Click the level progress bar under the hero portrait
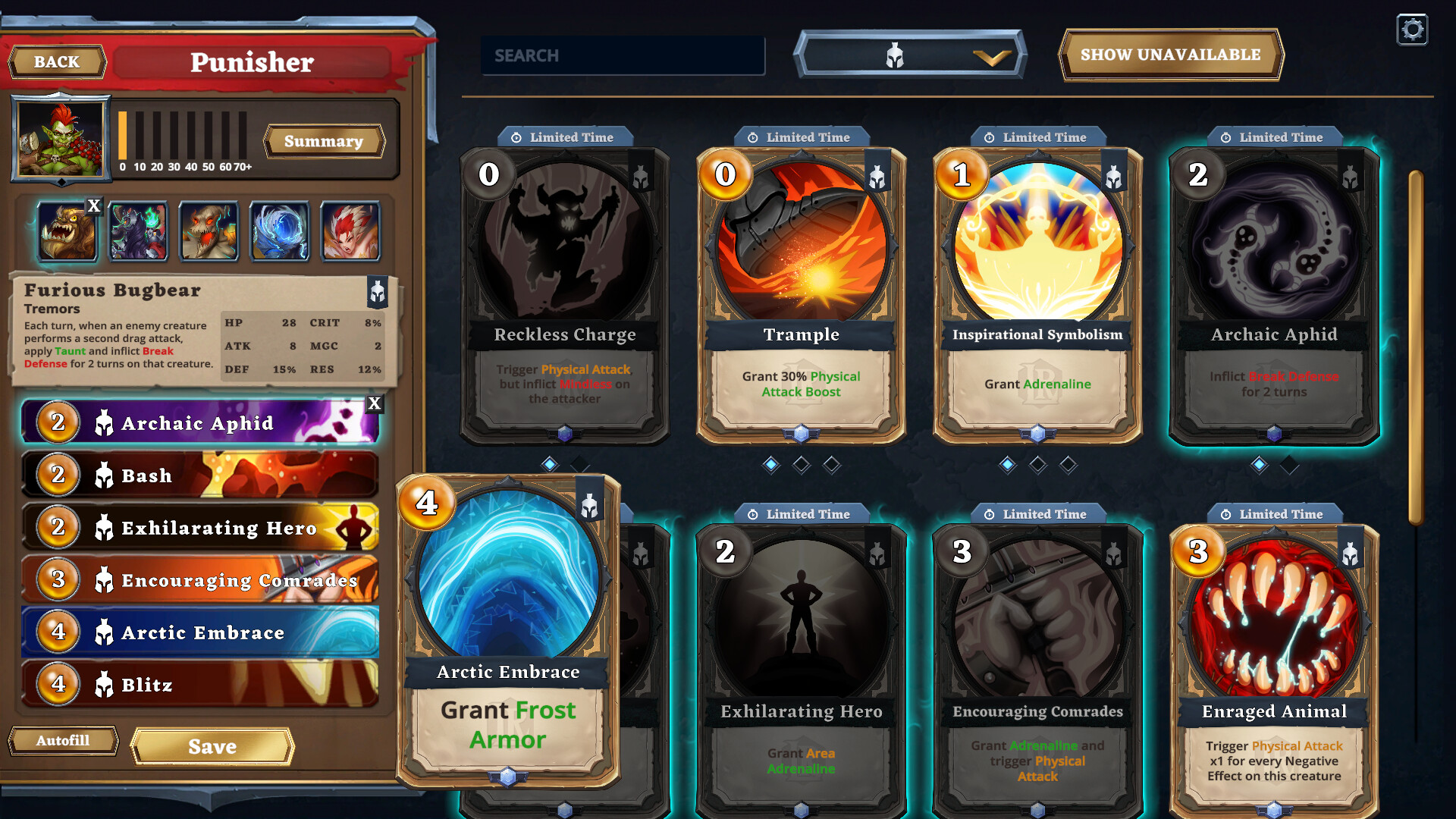1456x819 pixels. [182, 136]
